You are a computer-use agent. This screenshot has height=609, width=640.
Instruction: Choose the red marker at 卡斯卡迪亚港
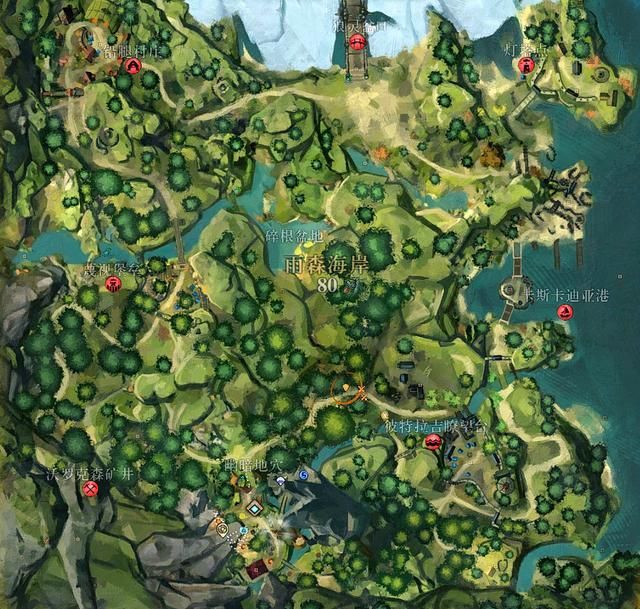click(565, 312)
